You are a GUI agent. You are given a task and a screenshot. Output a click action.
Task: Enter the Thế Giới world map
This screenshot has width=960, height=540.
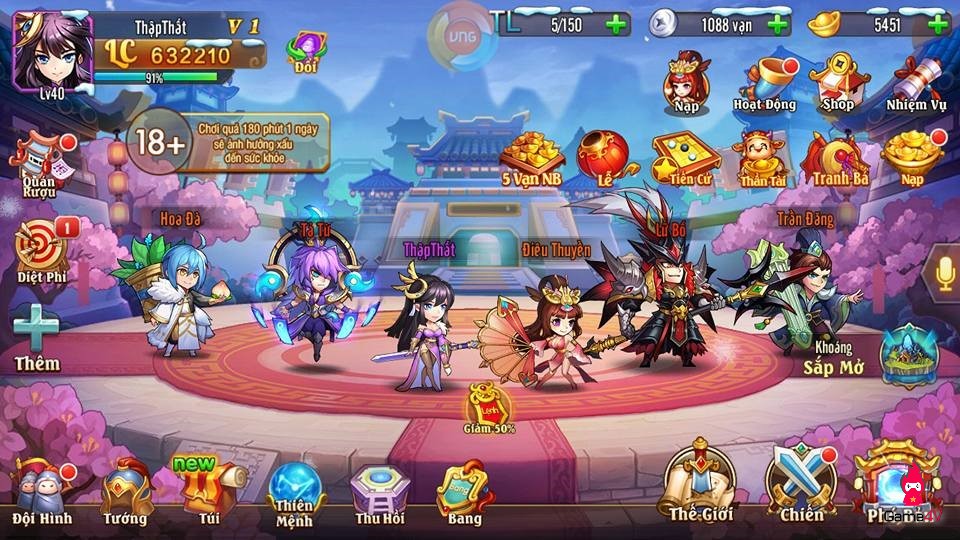[x=701, y=480]
